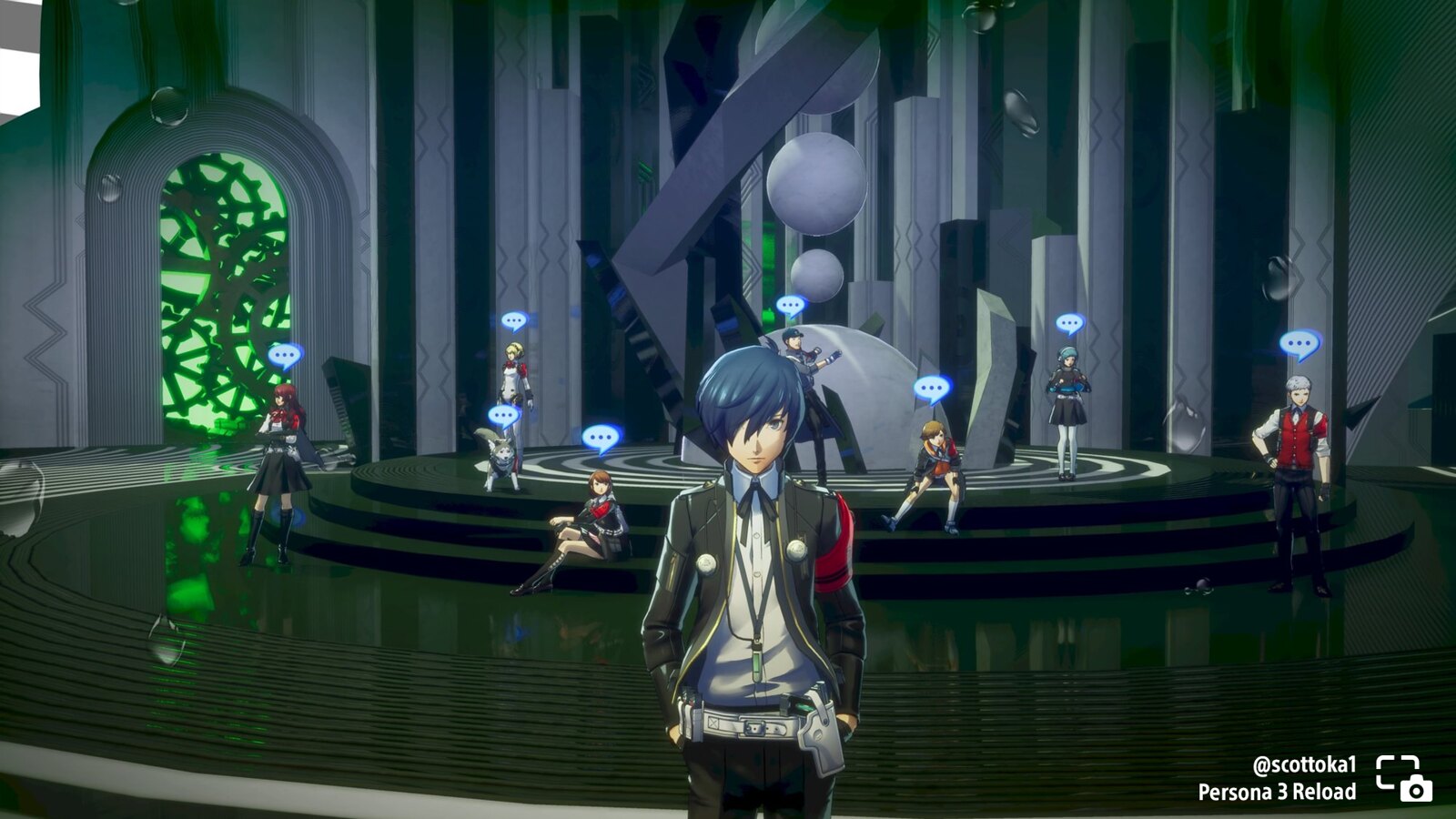Select the talk bubble over blonde Aigis
Viewport: 1456px width, 819px height.
[x=514, y=320]
